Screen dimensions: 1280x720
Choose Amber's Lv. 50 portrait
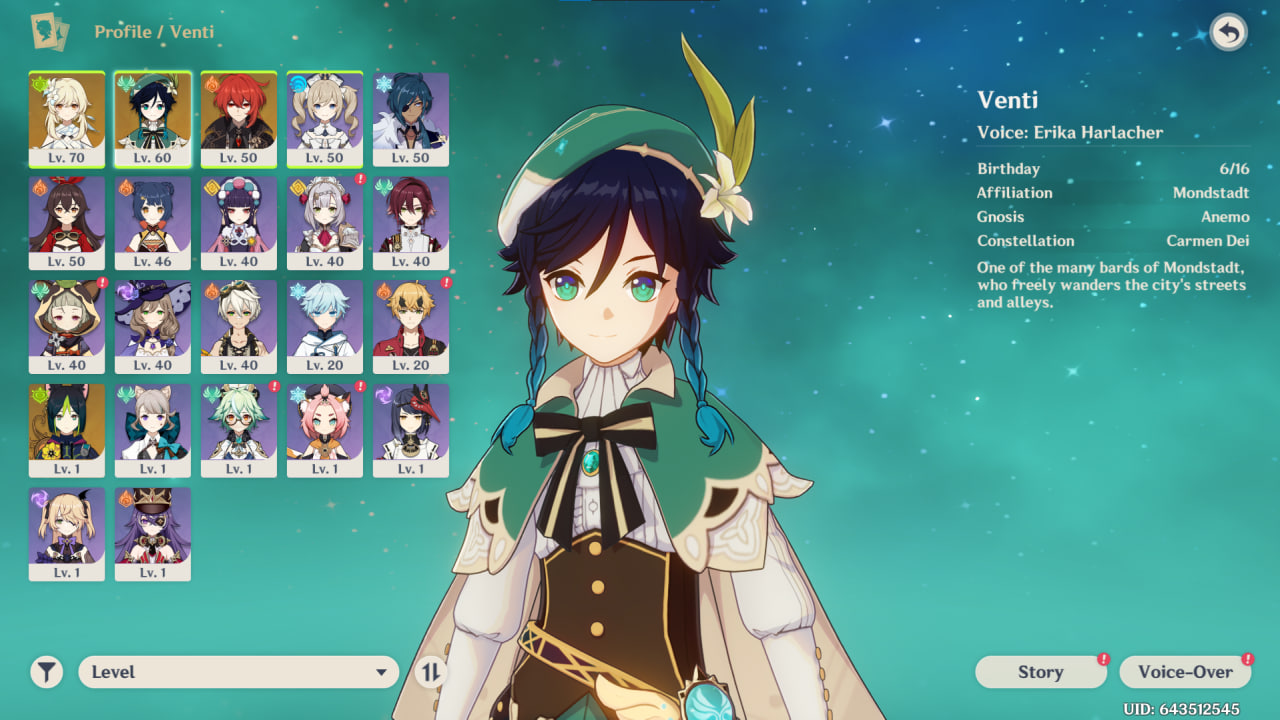67,222
